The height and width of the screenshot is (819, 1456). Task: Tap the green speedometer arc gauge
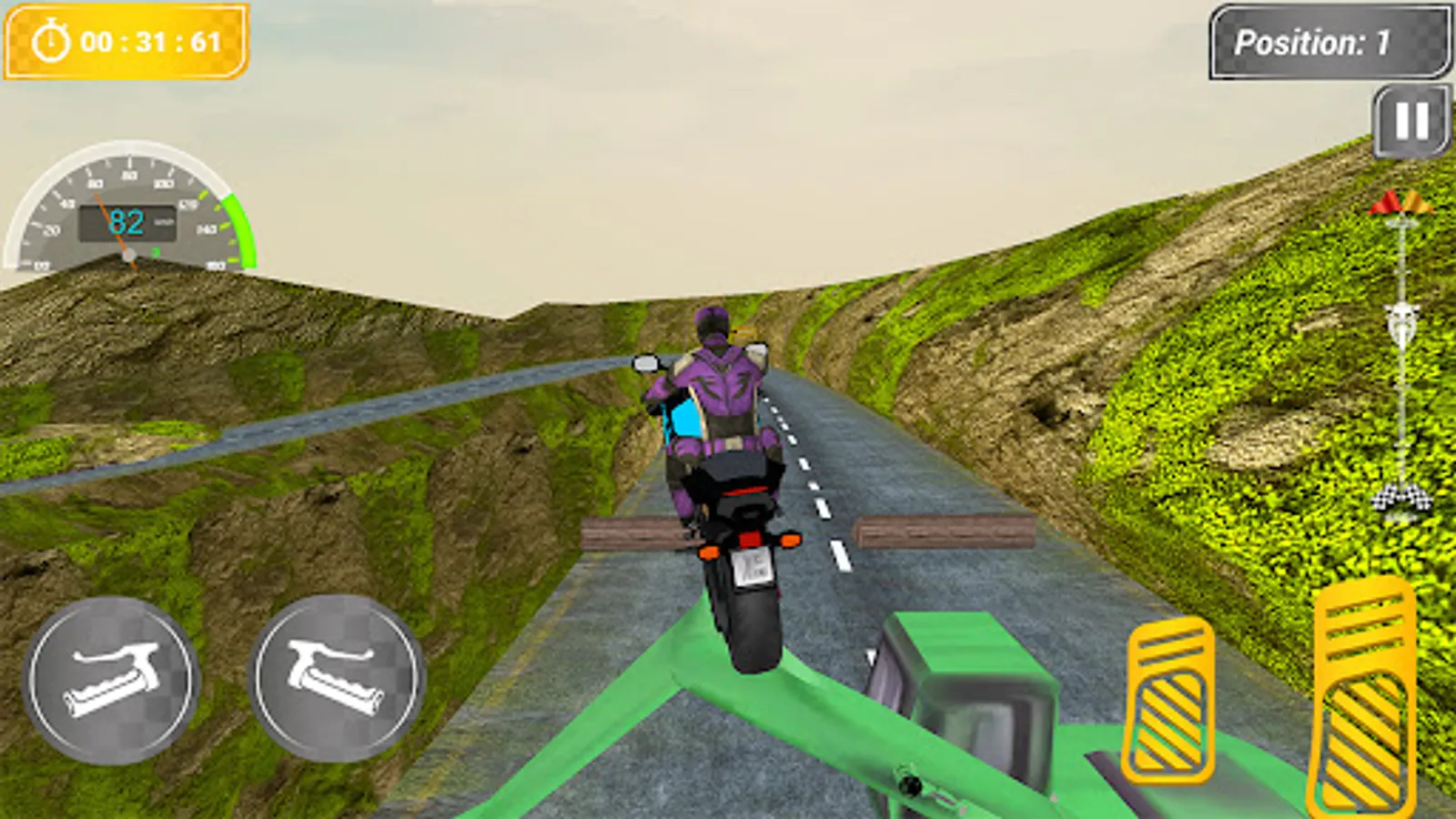click(x=235, y=227)
